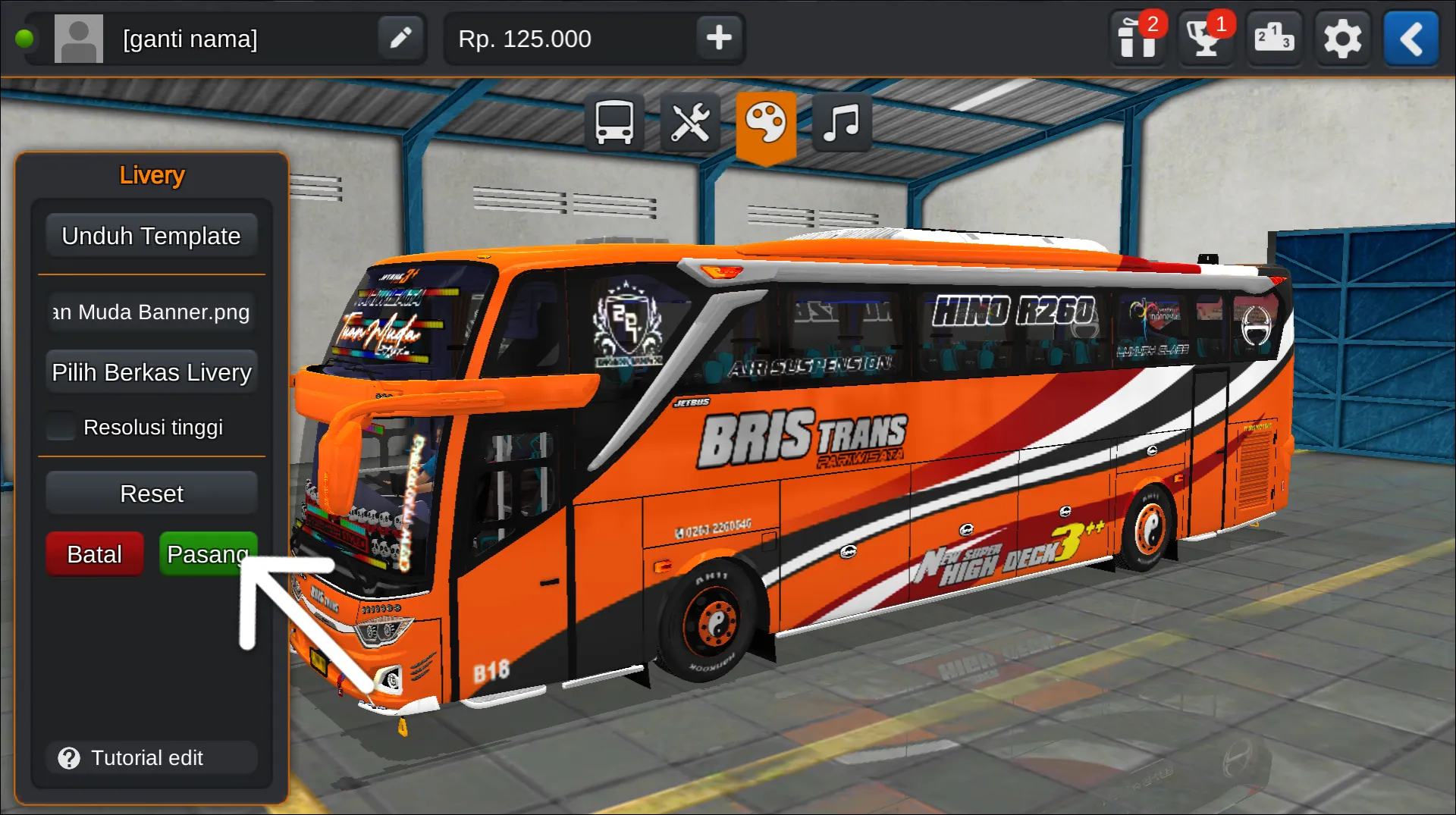The width and height of the screenshot is (1456, 815).
Task: Click the Unduh Template button
Action: point(151,236)
